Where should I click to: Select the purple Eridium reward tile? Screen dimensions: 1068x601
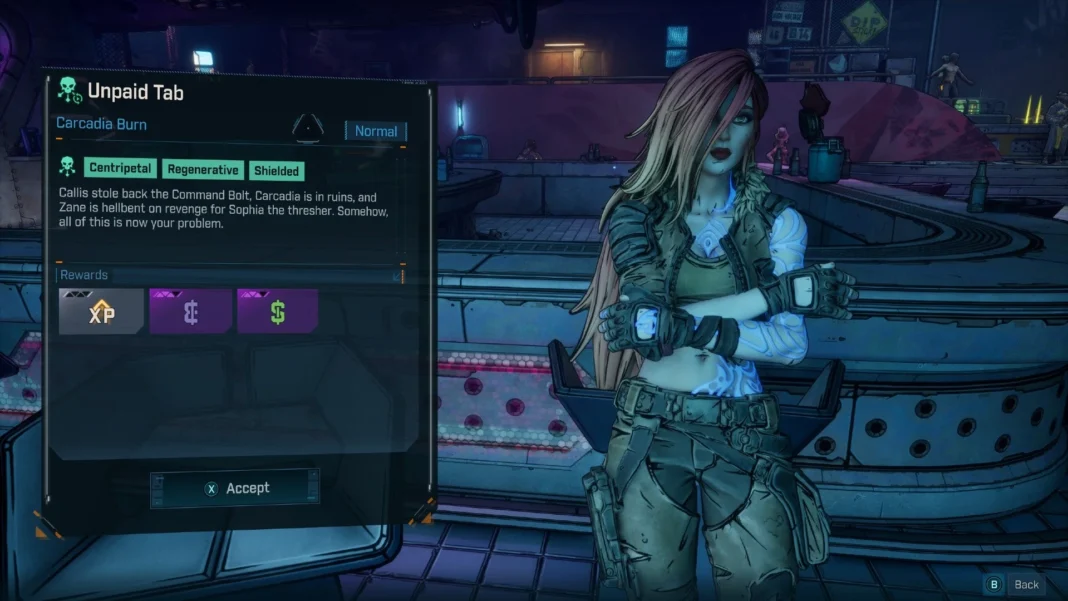coord(190,311)
